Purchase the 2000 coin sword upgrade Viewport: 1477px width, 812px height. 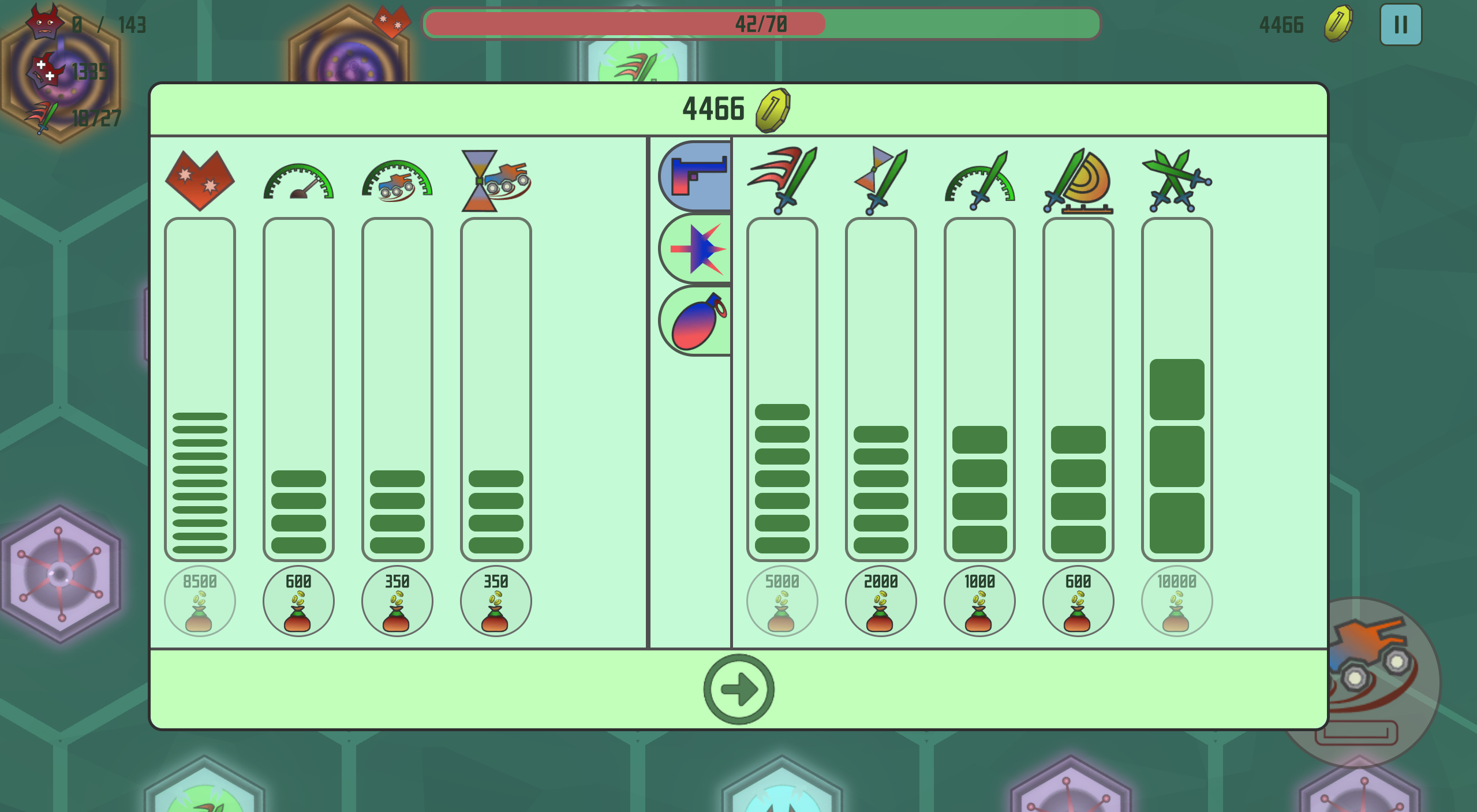point(880,601)
